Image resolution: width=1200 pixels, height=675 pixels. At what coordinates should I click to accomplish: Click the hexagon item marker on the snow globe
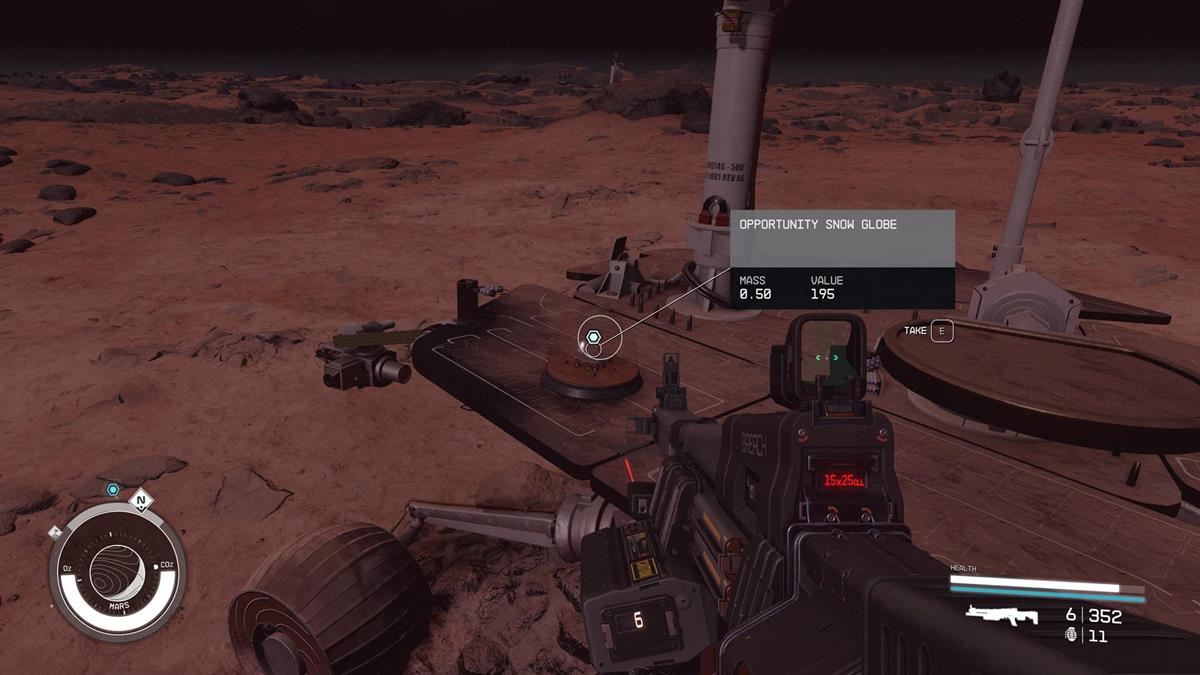[x=593, y=337]
